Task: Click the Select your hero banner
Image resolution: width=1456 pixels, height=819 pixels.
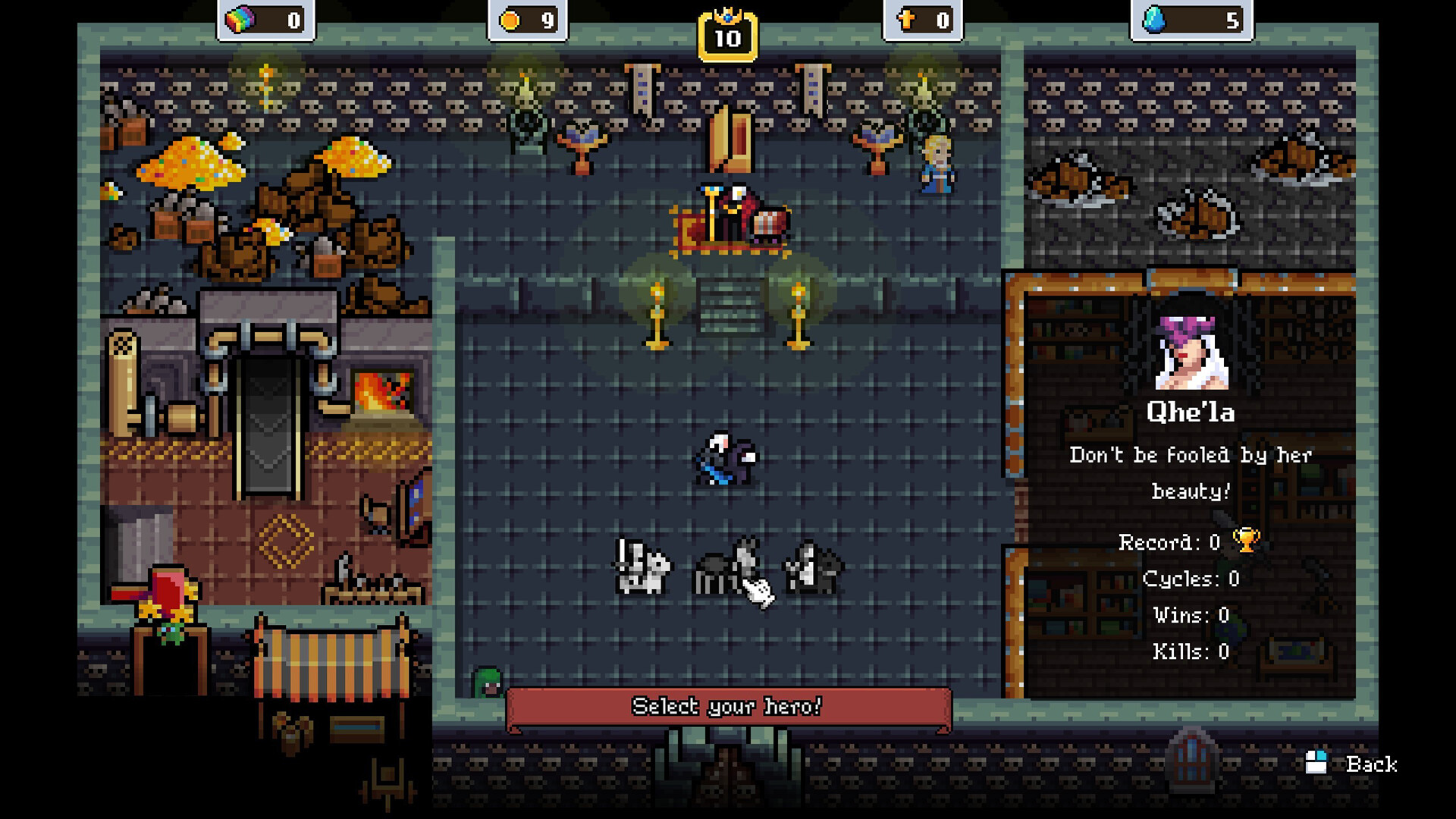Action: (728, 707)
